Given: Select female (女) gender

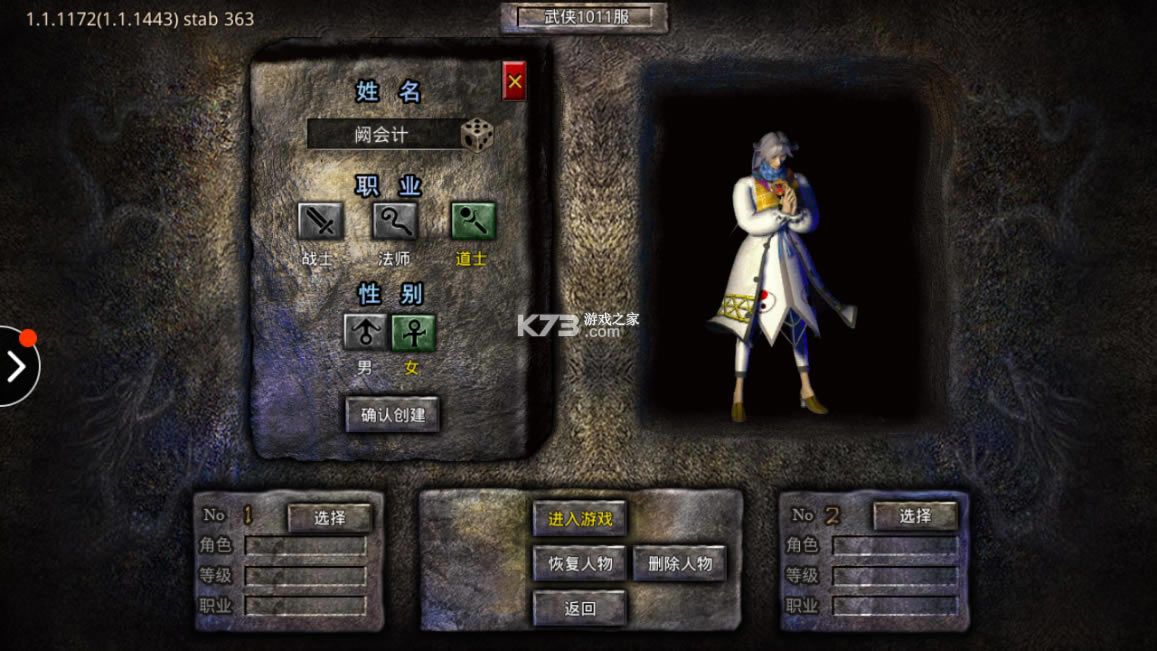Looking at the screenshot, I should click(413, 332).
